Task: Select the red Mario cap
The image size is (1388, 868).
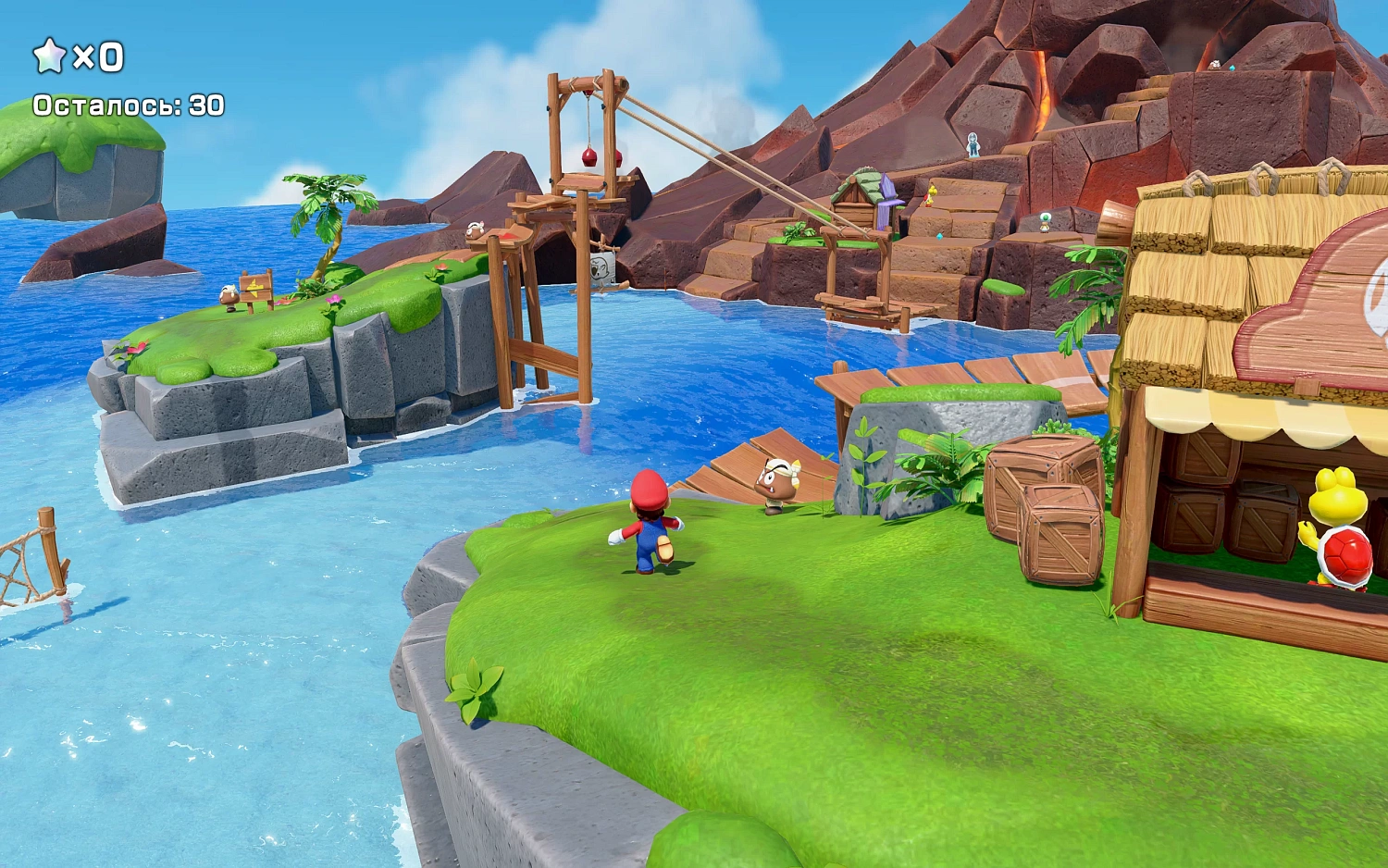Action: [648, 486]
